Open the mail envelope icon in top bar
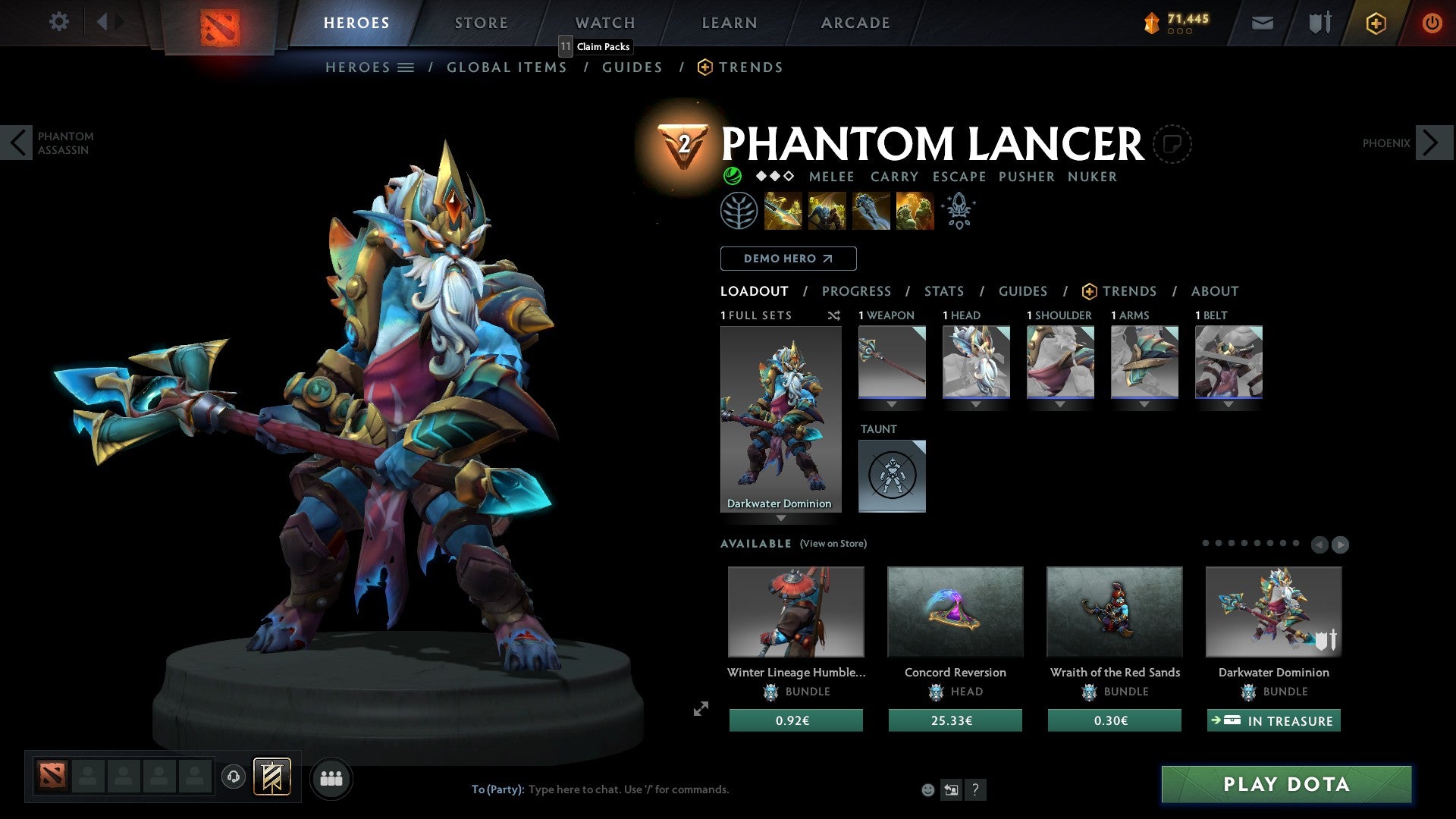The width and height of the screenshot is (1456, 819). point(1261,23)
